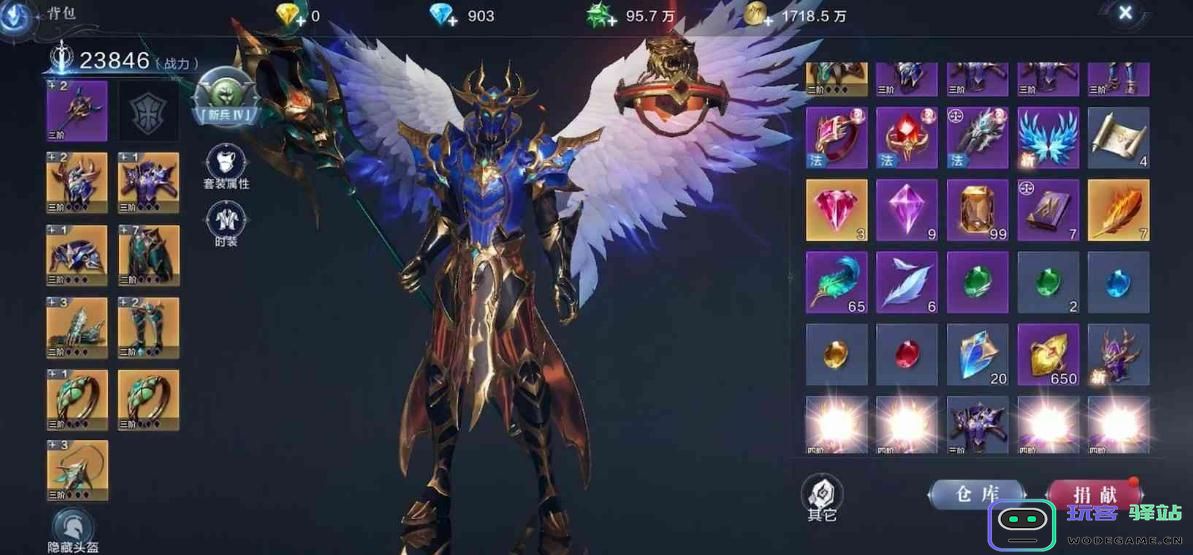Select the equipped weapon slot
Screen dimensions: 1193x555
[77, 111]
